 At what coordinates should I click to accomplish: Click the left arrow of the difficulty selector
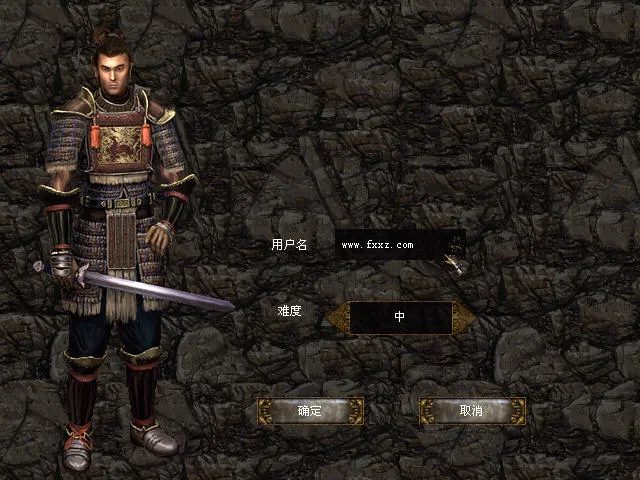pos(337,317)
